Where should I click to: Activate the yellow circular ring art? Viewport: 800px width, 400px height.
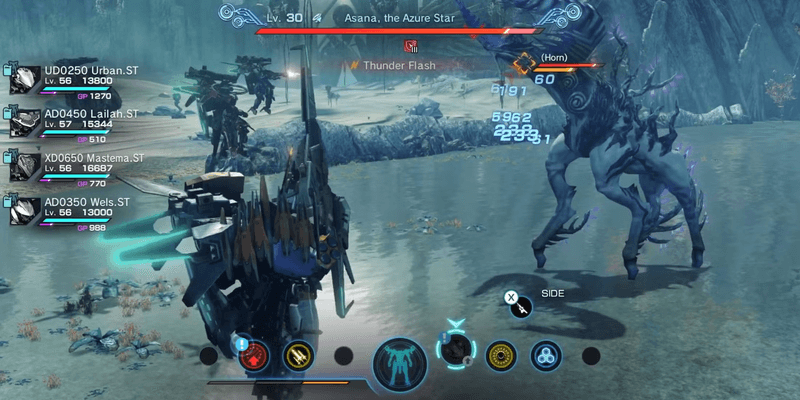tap(501, 354)
